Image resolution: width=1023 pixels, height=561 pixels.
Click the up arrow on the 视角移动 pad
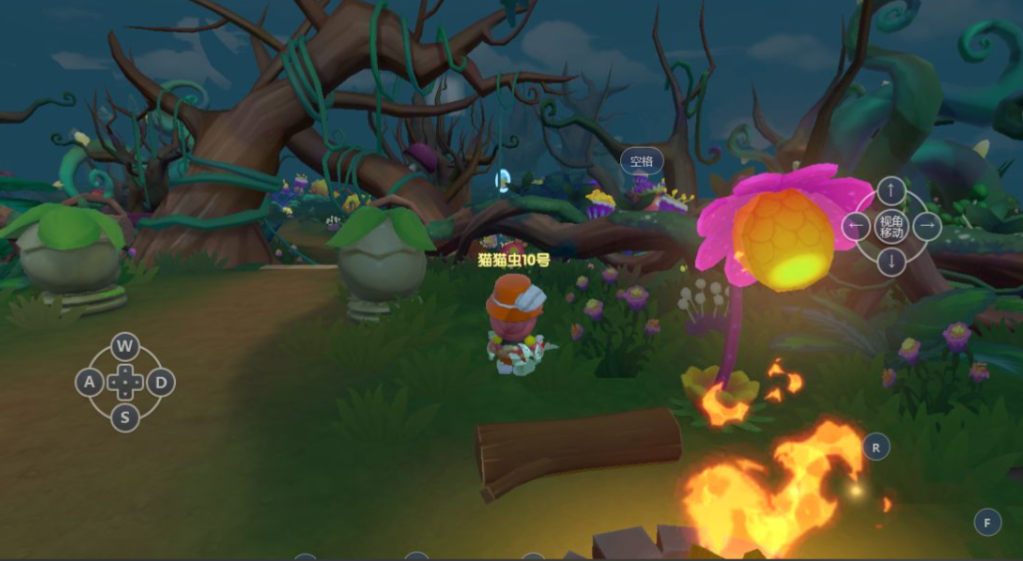[x=890, y=190]
